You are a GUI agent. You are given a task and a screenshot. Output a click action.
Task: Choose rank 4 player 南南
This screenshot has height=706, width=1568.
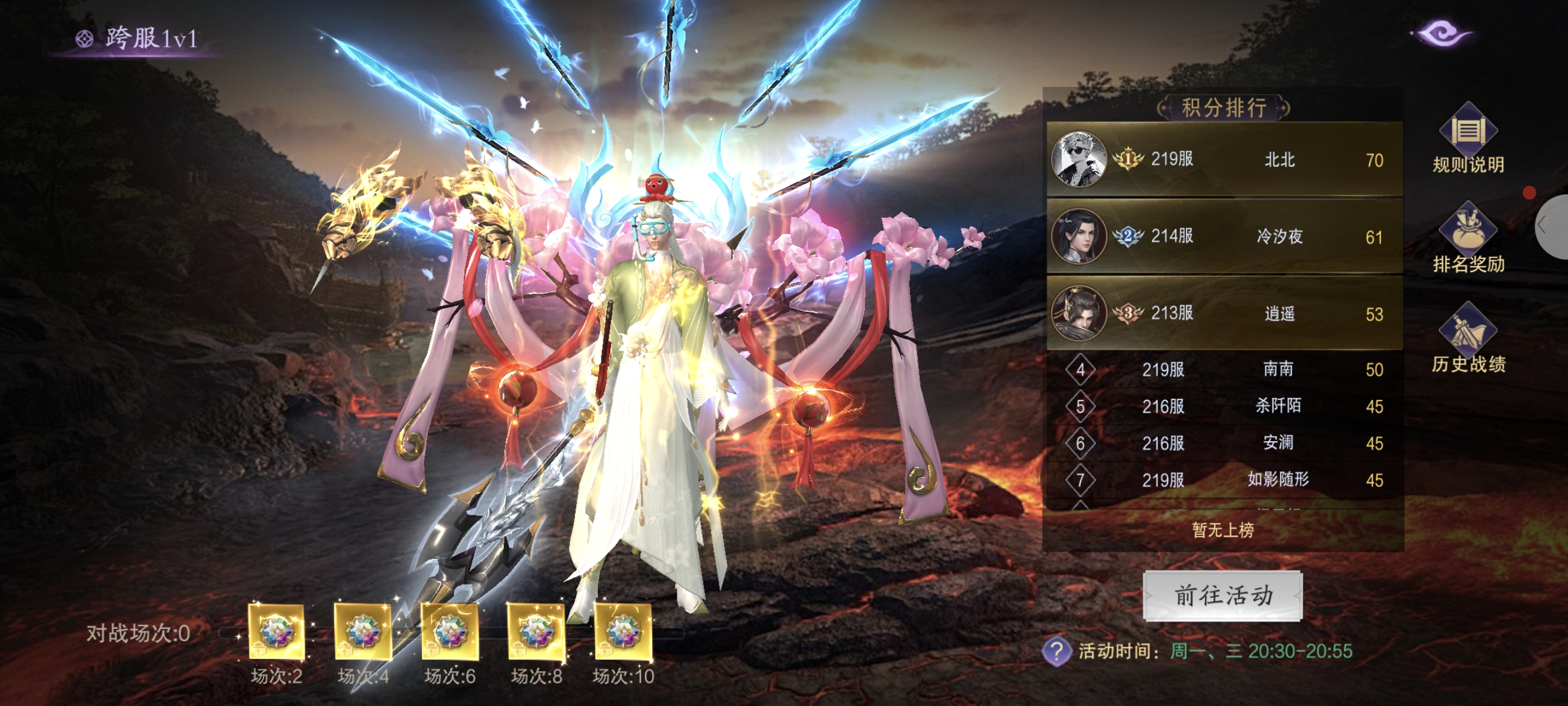1224,369
